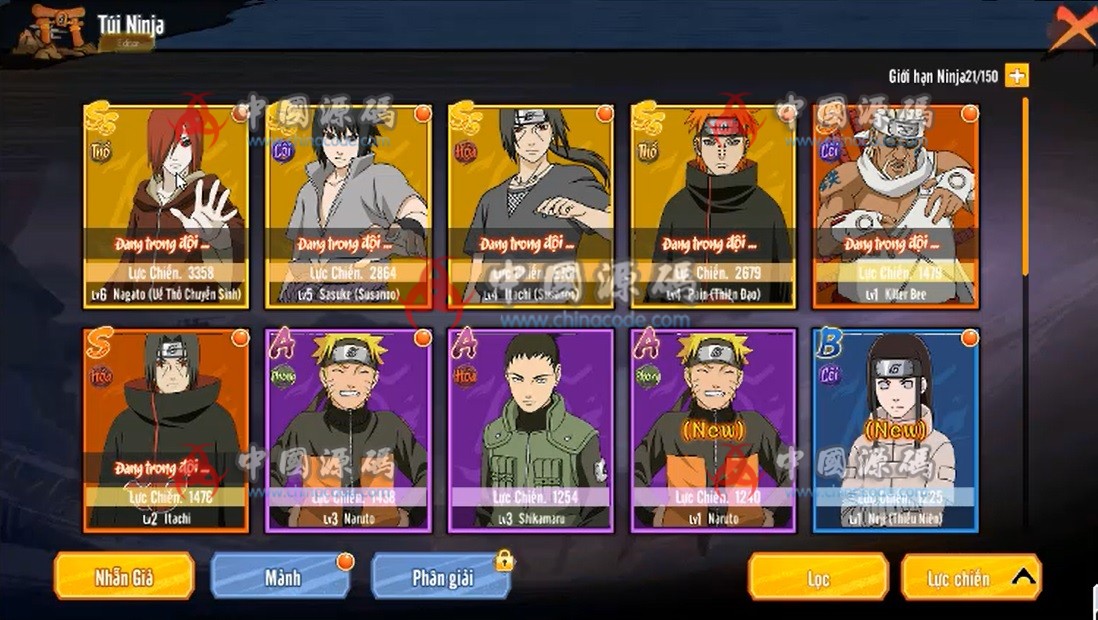The width and height of the screenshot is (1098, 620).
Task: Choose the level 3 Naruto card
Action: (x=348, y=430)
